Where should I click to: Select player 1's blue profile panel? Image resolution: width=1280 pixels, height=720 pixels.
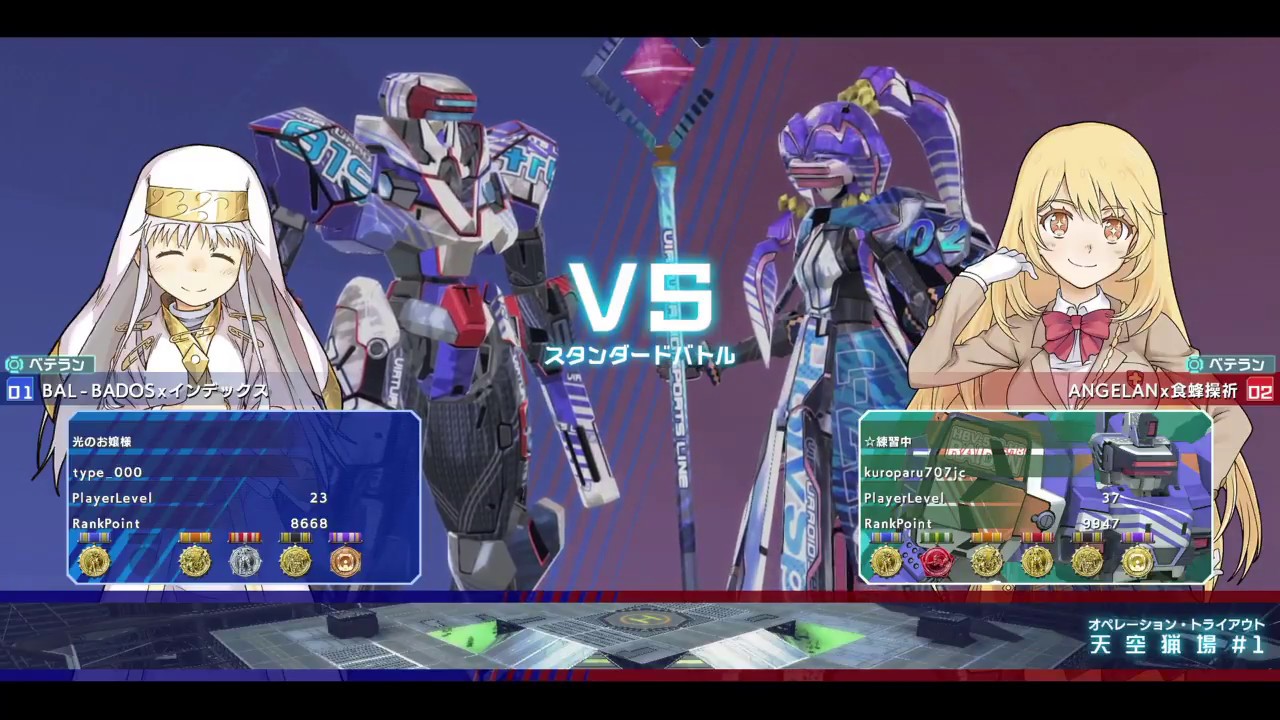coord(243,496)
